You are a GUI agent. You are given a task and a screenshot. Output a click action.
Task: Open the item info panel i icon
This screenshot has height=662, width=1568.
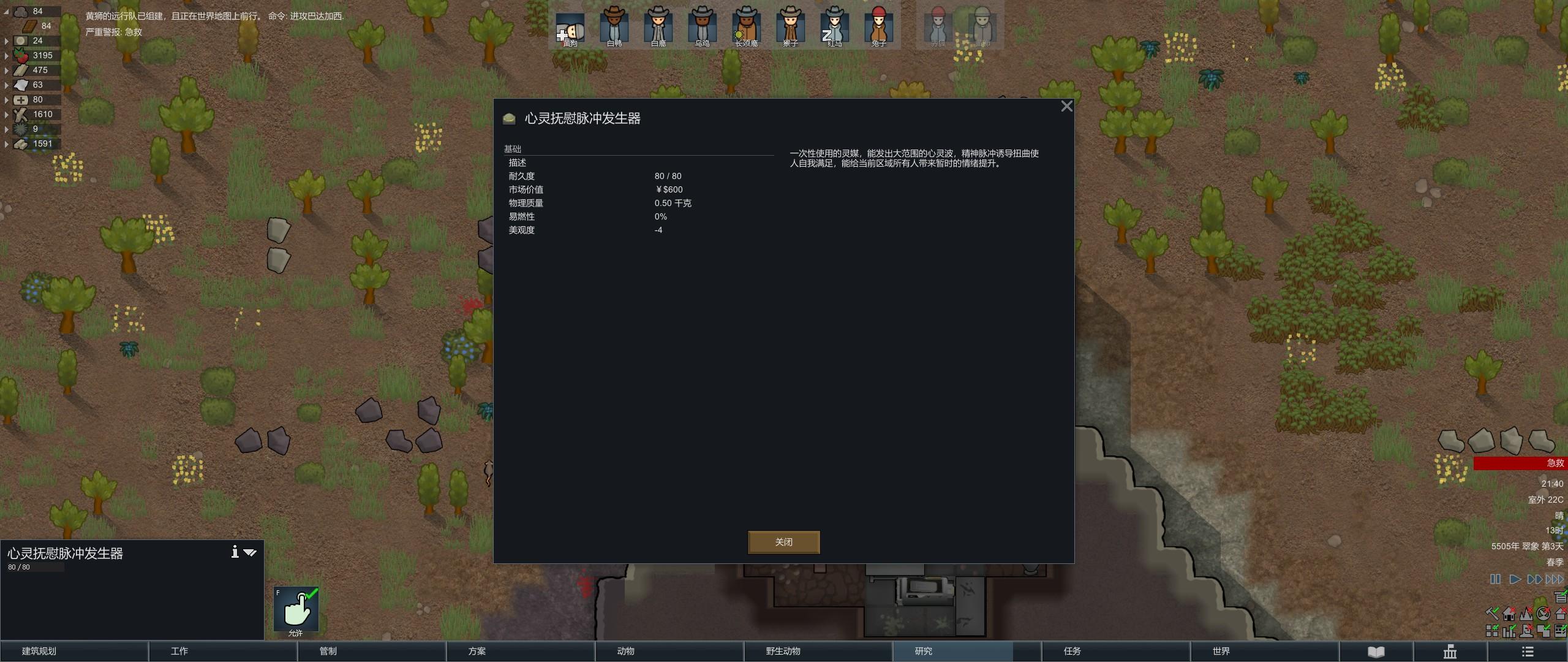coord(235,552)
